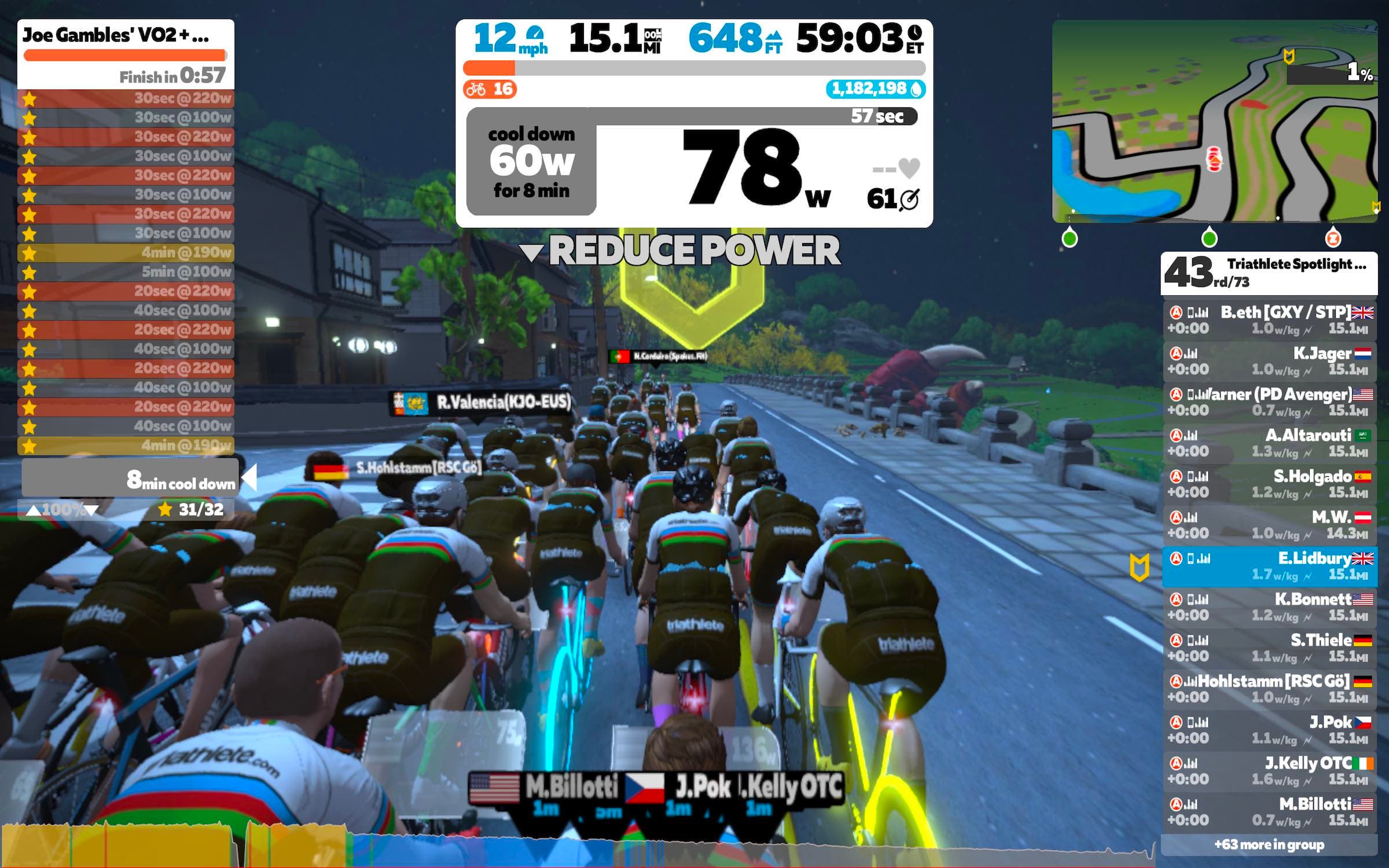Select B.eth [GXY / STP] in rider list
Screen dimensions: 1389x868
pos(1269,320)
